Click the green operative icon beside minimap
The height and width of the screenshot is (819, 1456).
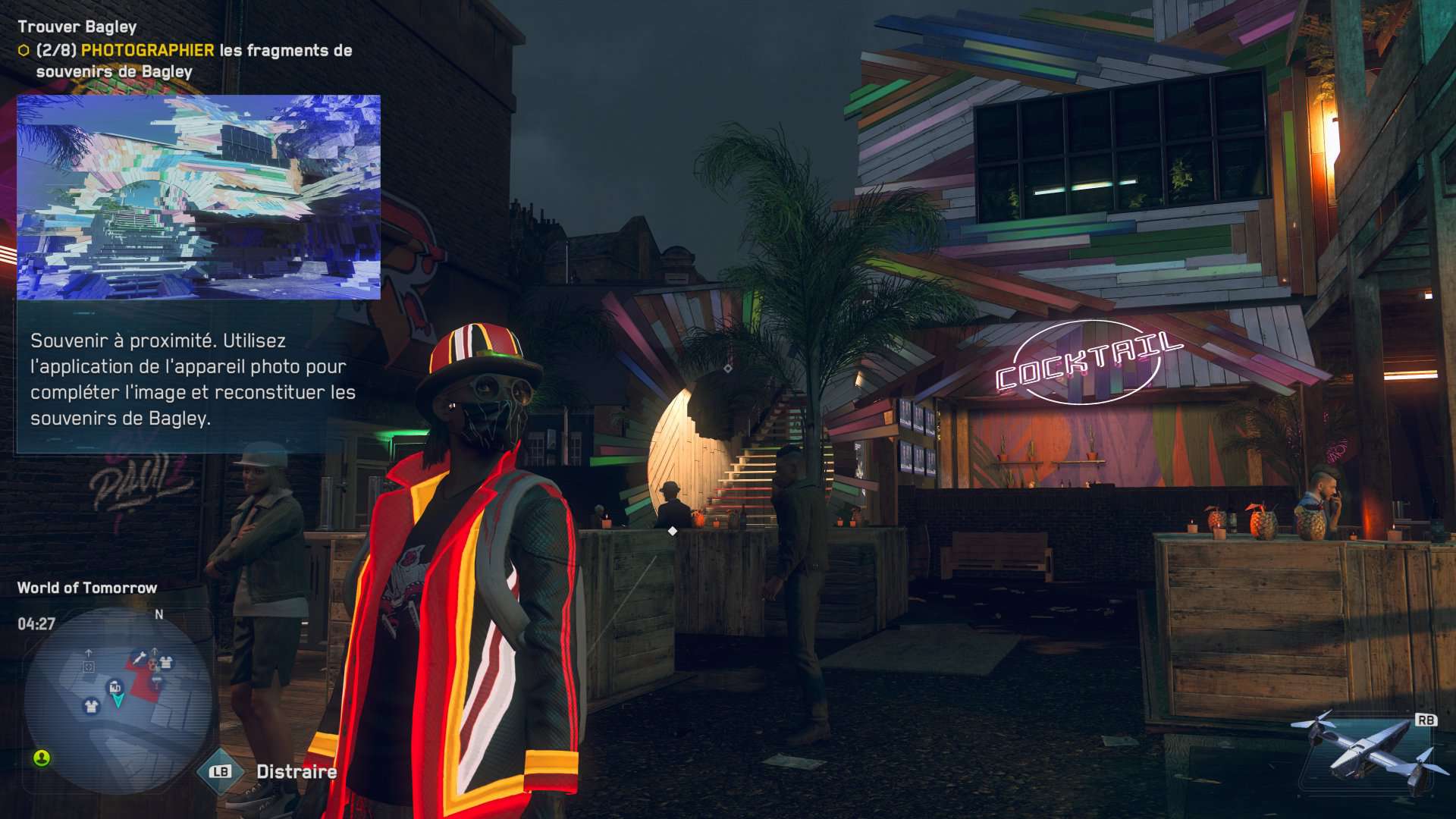point(42,758)
